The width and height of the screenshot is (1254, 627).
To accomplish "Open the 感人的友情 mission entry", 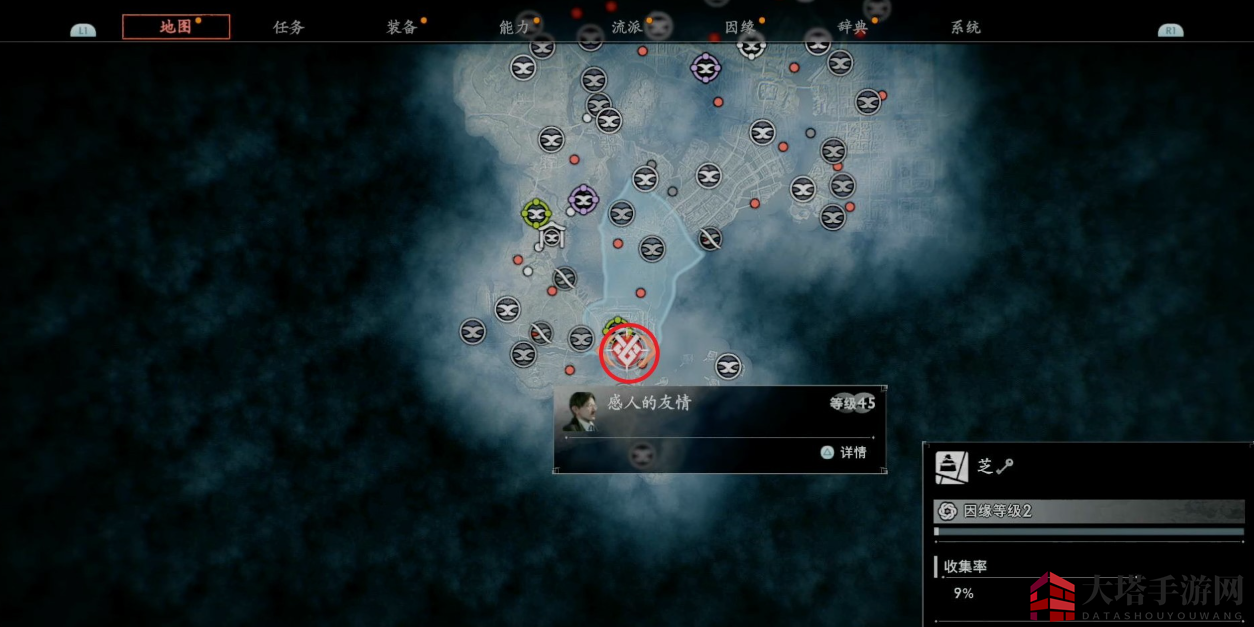I will click(x=650, y=403).
